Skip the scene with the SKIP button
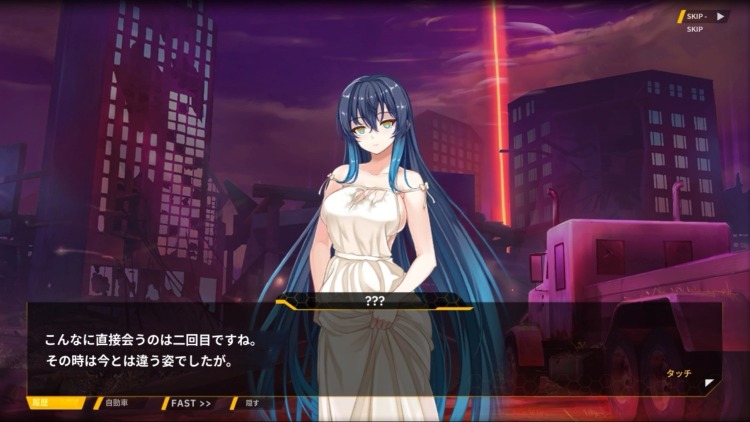 (706, 16)
